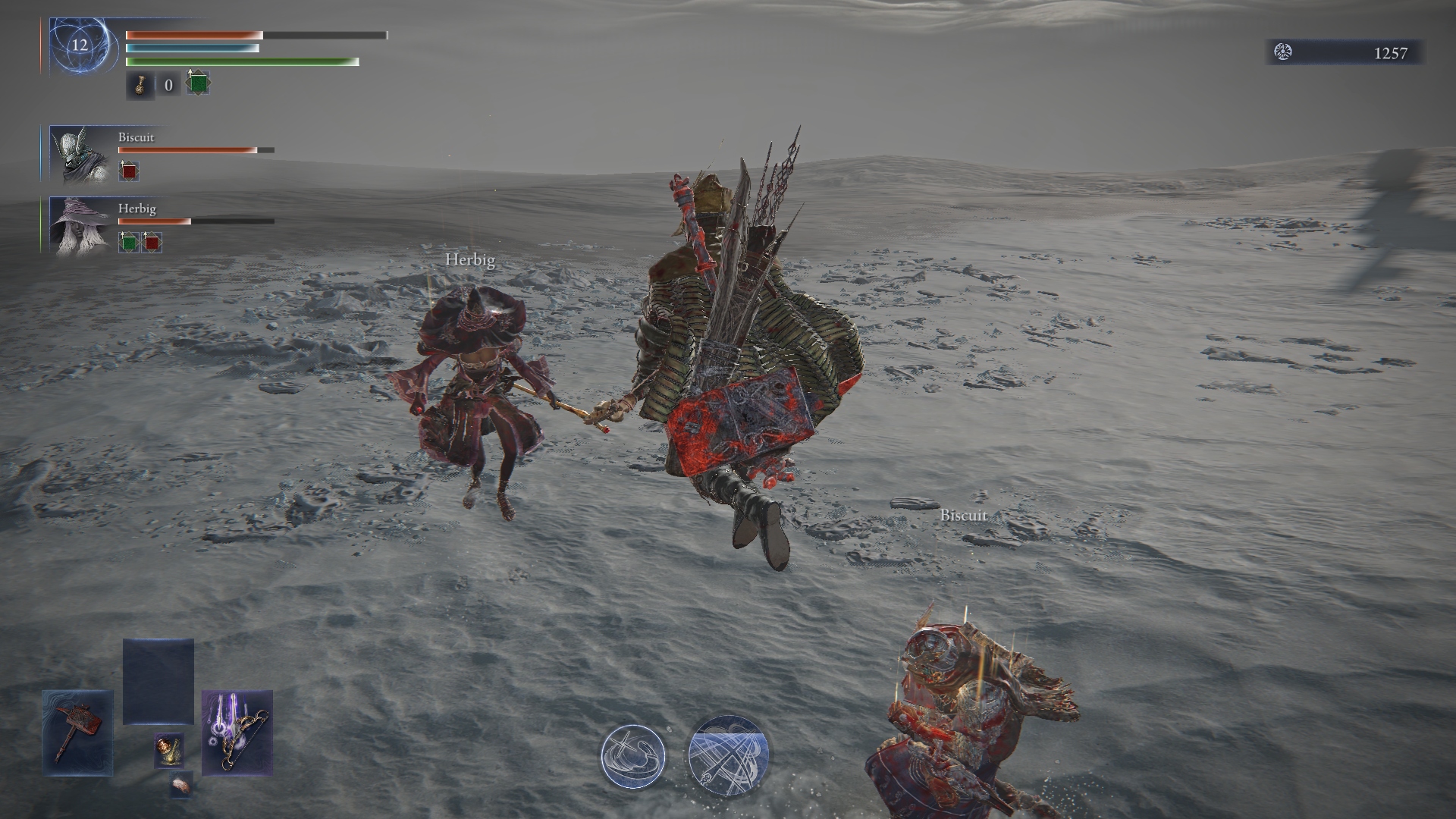
Task: Select the flask item slot
Action: coord(140,85)
